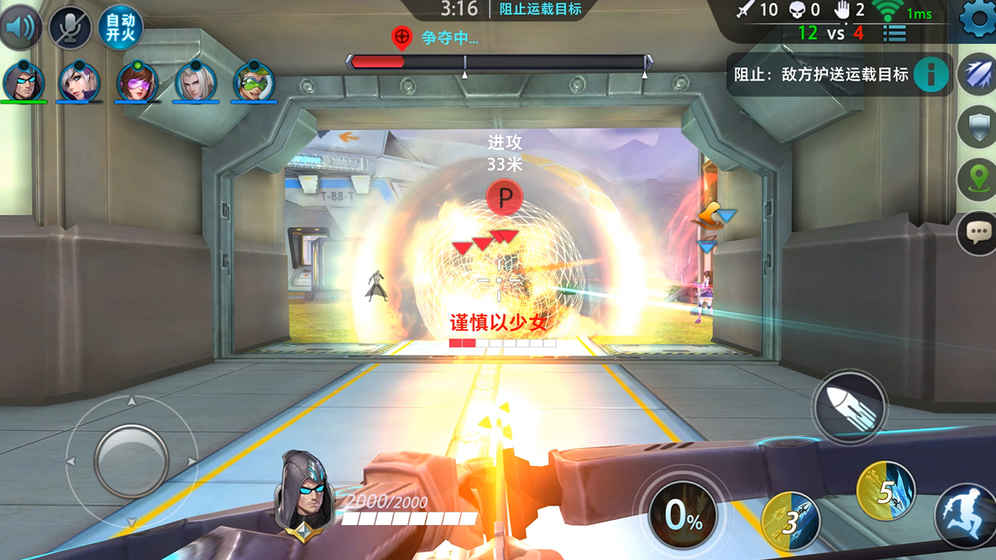Use the skill with cooldown 5
Viewport: 996px width, 560px height.
[885, 489]
